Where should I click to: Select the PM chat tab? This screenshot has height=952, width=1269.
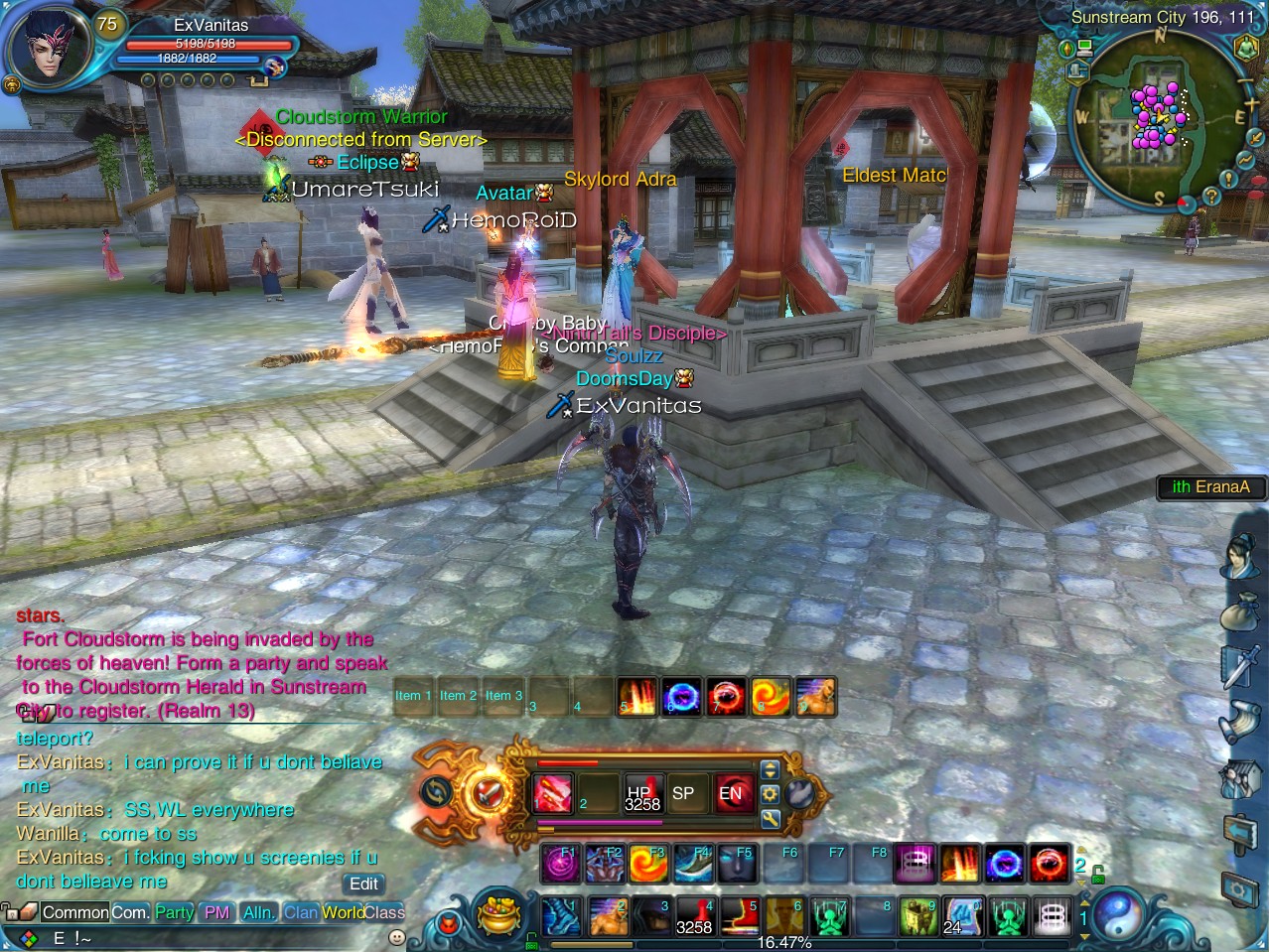pyautogui.click(x=216, y=912)
